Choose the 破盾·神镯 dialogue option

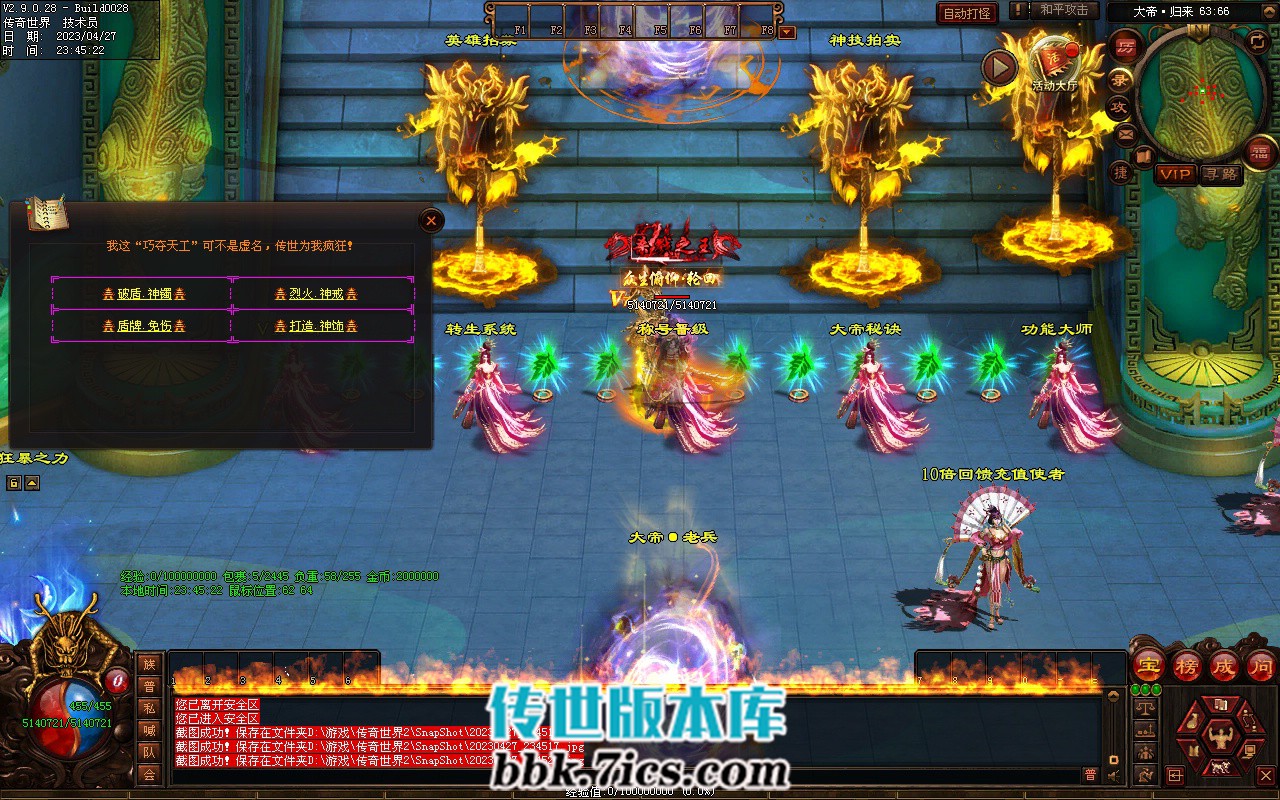pos(144,294)
